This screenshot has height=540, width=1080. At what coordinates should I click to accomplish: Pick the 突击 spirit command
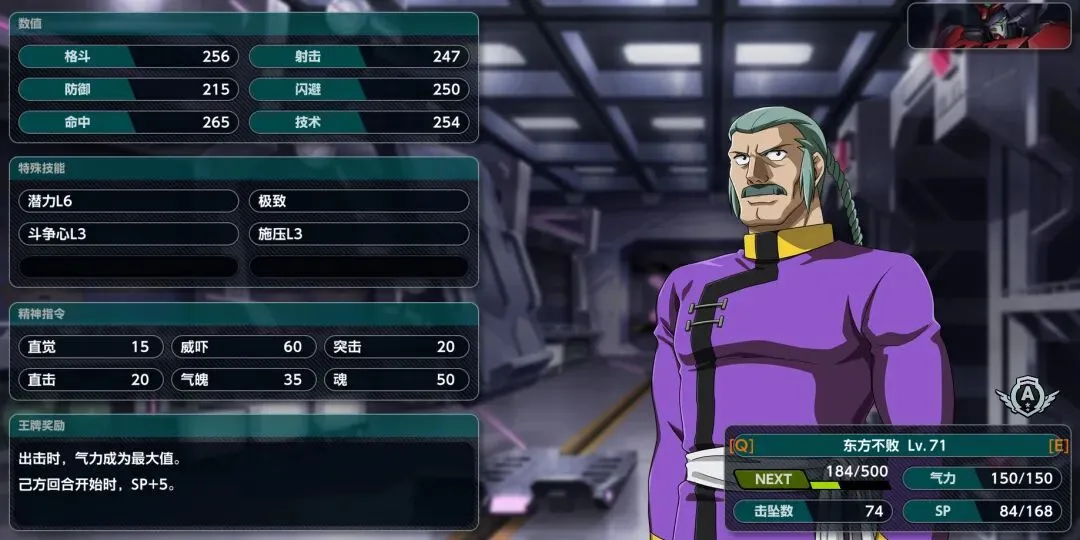click(x=394, y=347)
